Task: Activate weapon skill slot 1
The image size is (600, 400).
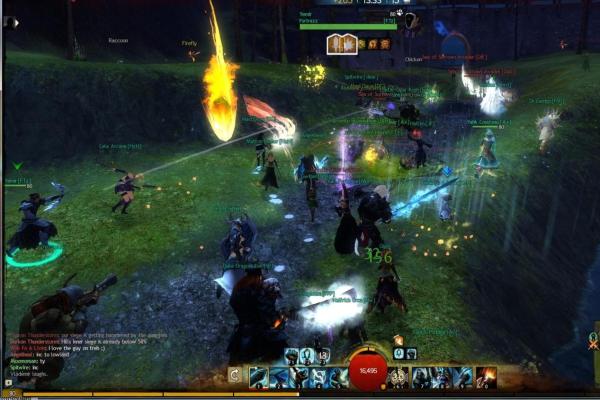Action: point(257,377)
